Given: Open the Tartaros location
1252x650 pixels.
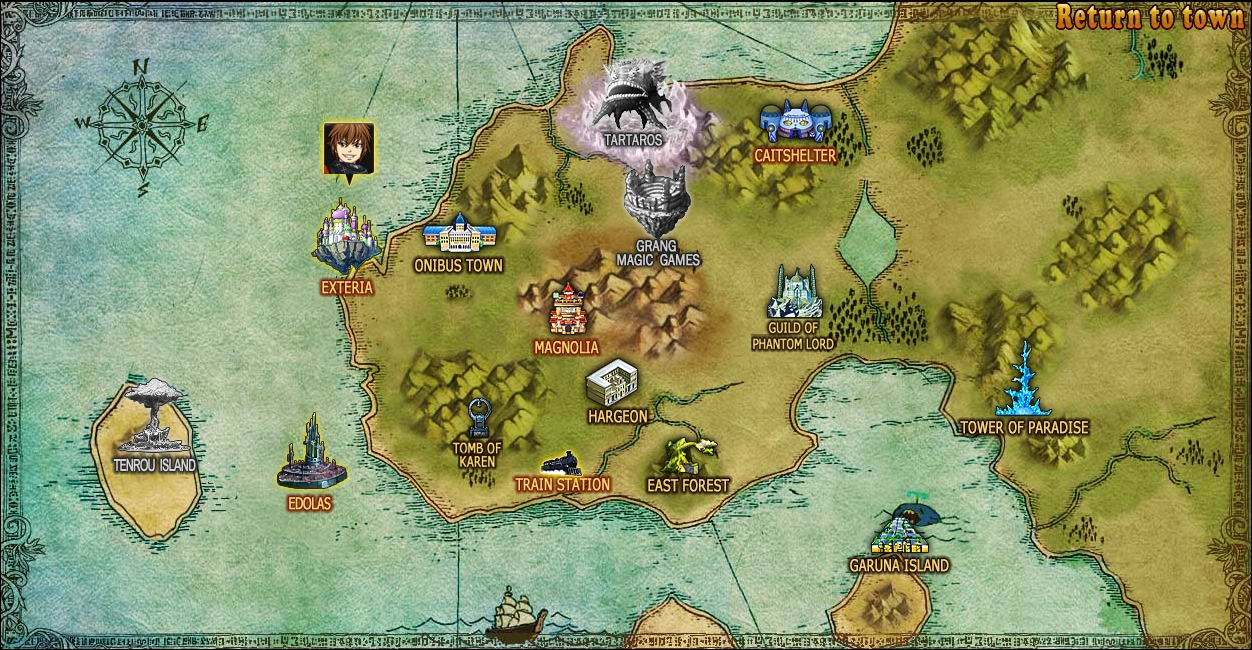Looking at the screenshot, I should pyautogui.click(x=635, y=103).
